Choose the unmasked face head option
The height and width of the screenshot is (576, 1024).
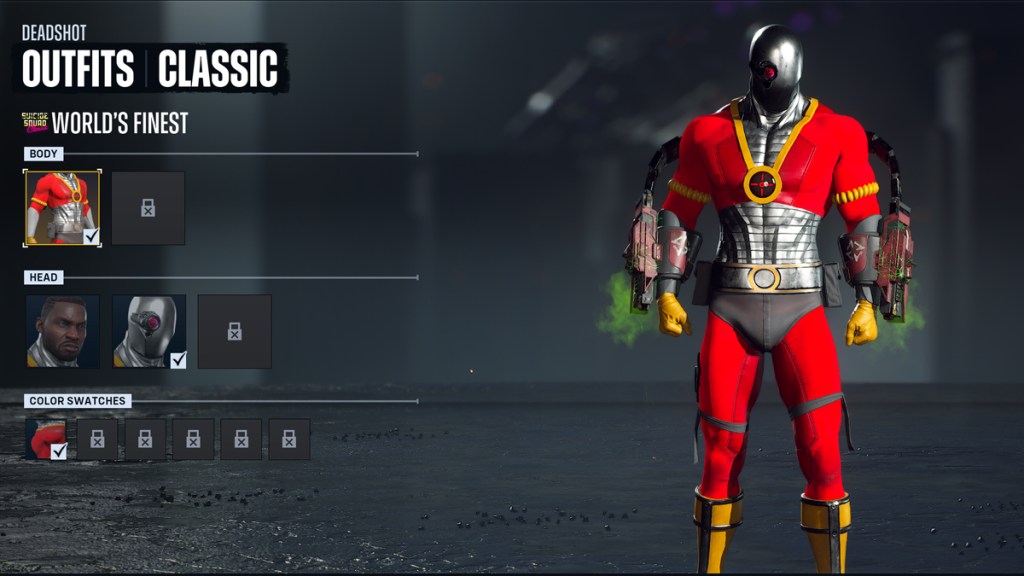click(62, 331)
